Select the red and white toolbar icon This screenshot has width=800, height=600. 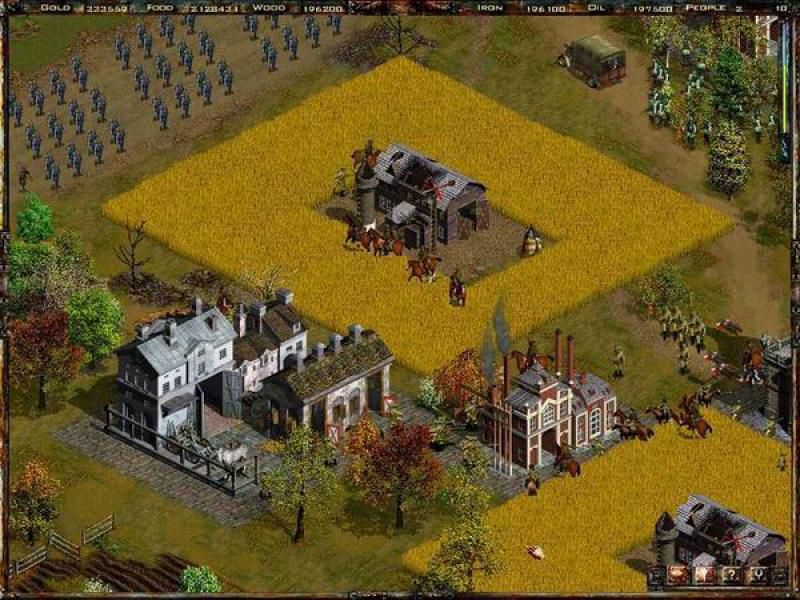704,575
